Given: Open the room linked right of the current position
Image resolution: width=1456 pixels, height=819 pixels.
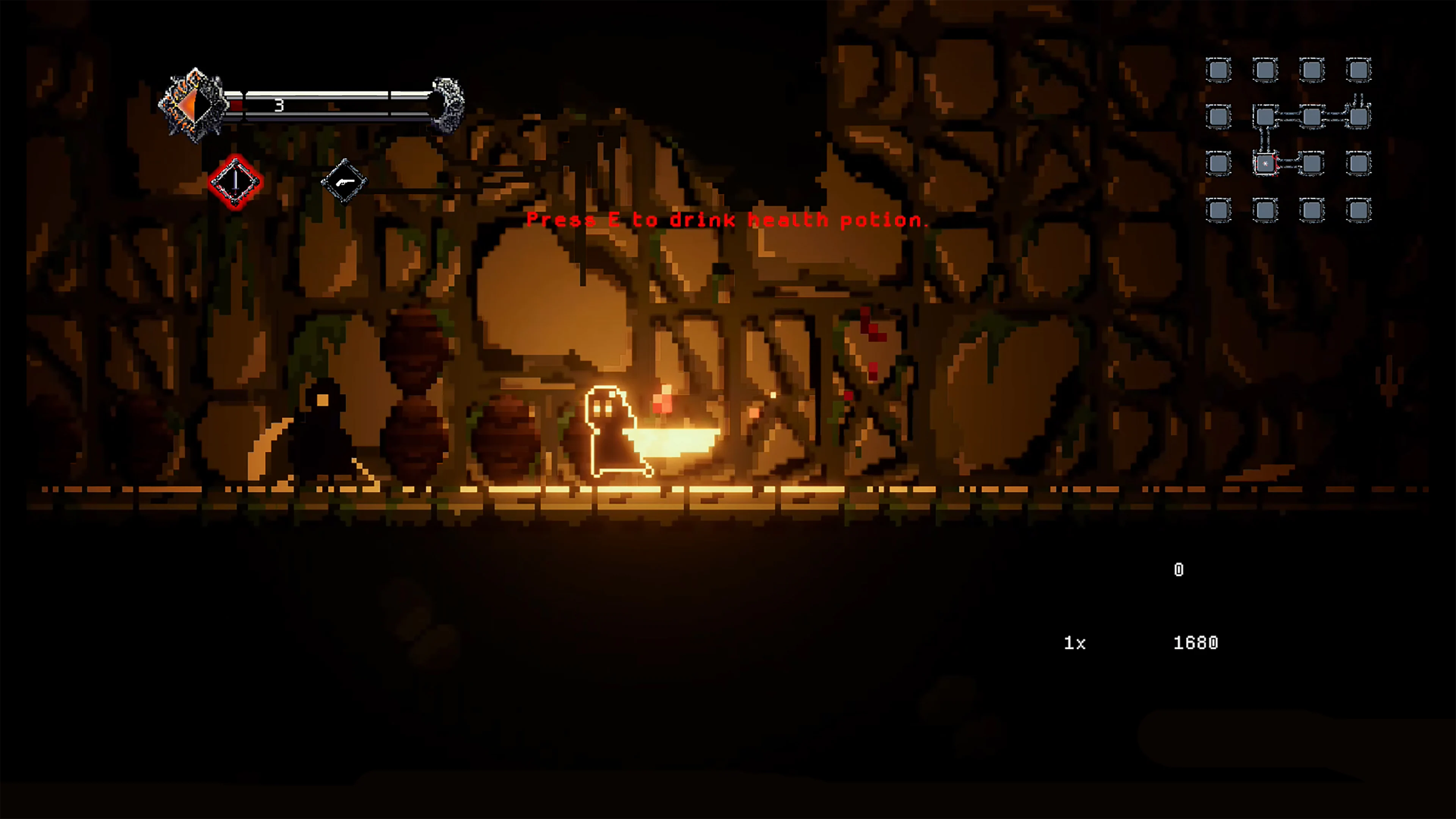Looking at the screenshot, I should tap(1312, 165).
